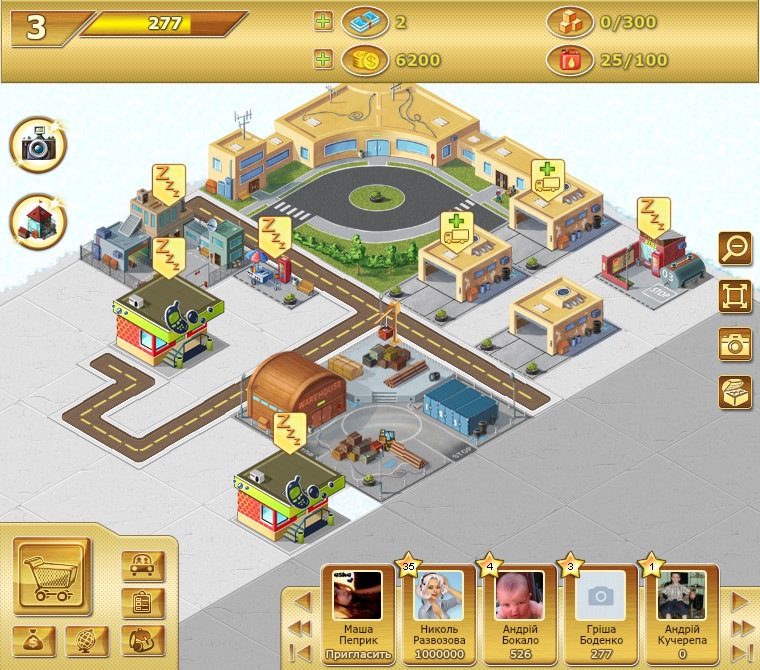
Task: Take a screenshot with the square camera button
Action: (x=735, y=344)
